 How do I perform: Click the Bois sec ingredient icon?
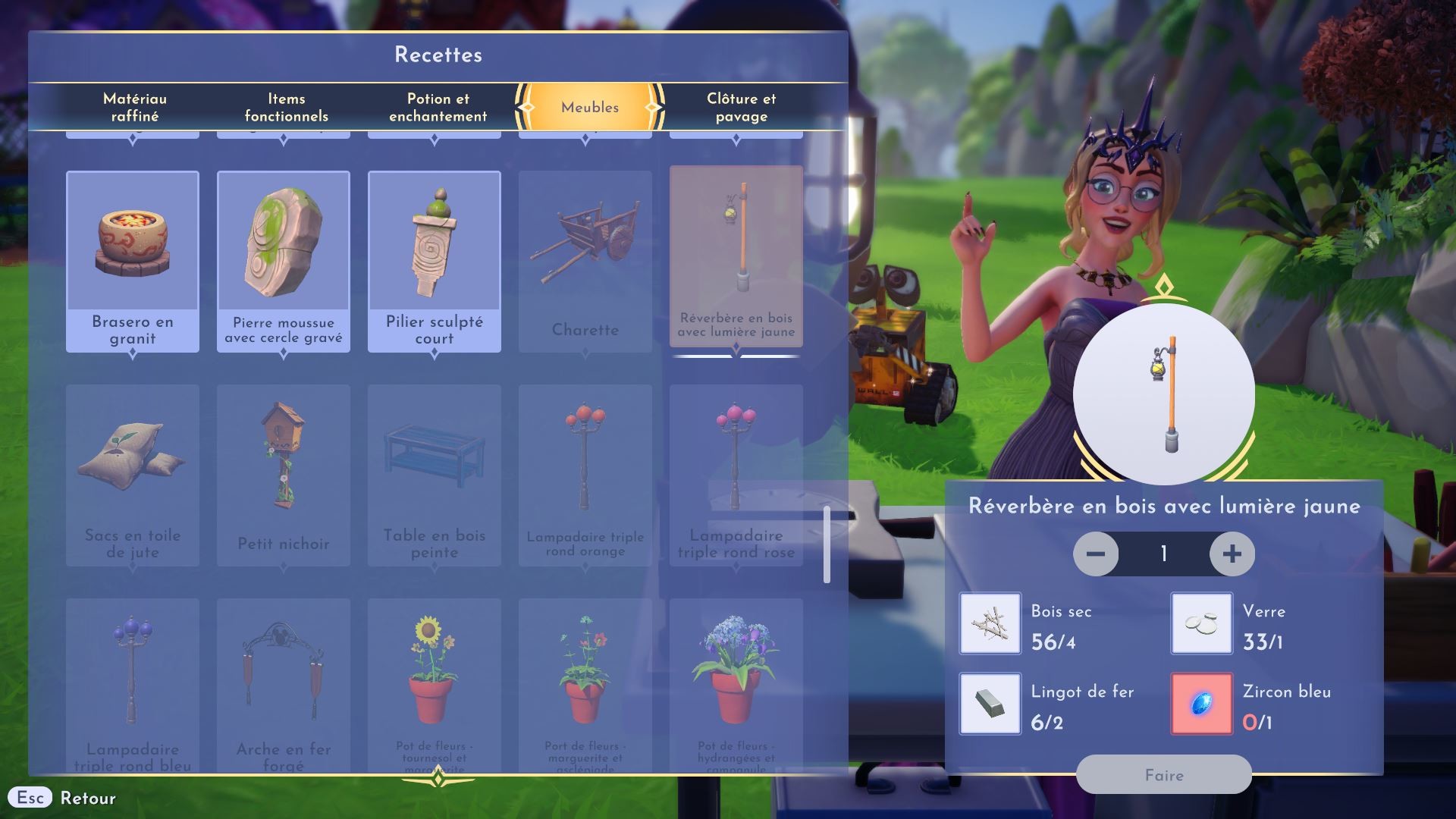pos(990,623)
